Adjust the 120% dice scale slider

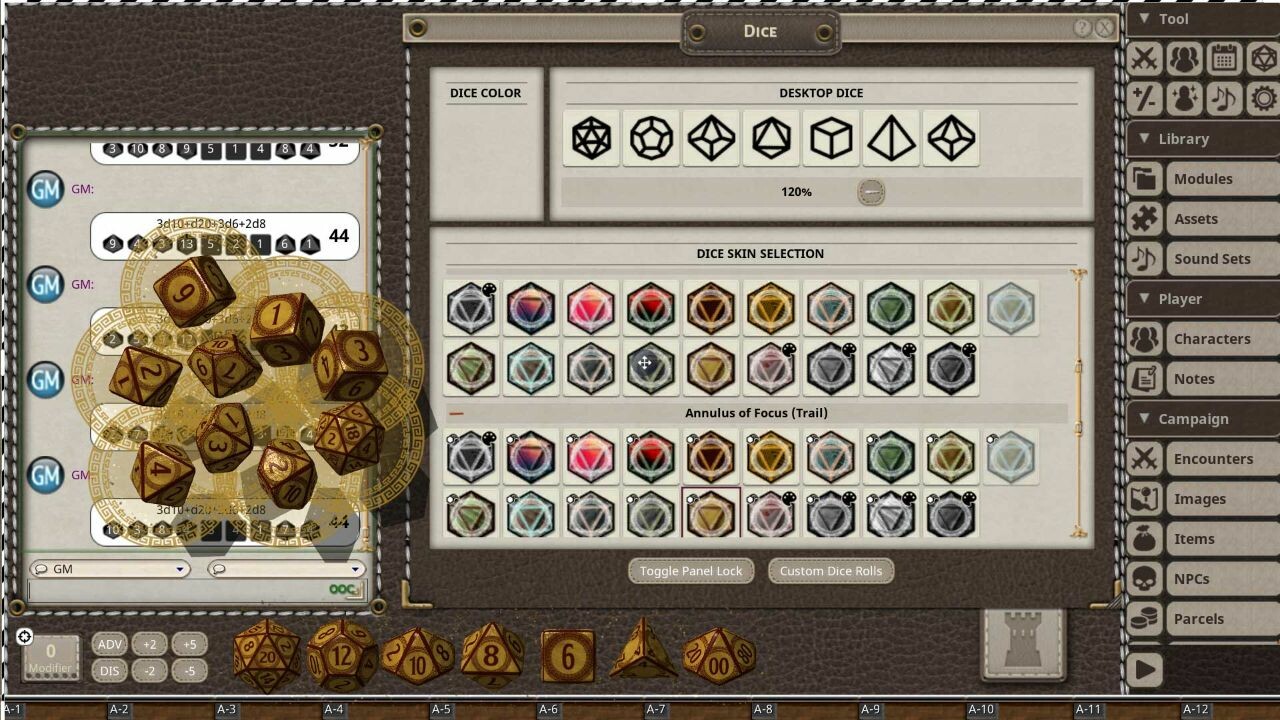click(869, 191)
